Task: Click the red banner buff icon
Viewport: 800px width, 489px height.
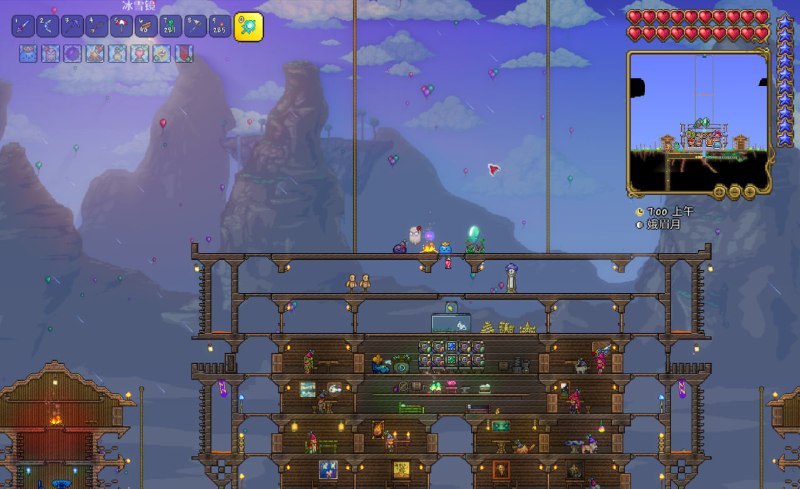Action: [x=184, y=54]
